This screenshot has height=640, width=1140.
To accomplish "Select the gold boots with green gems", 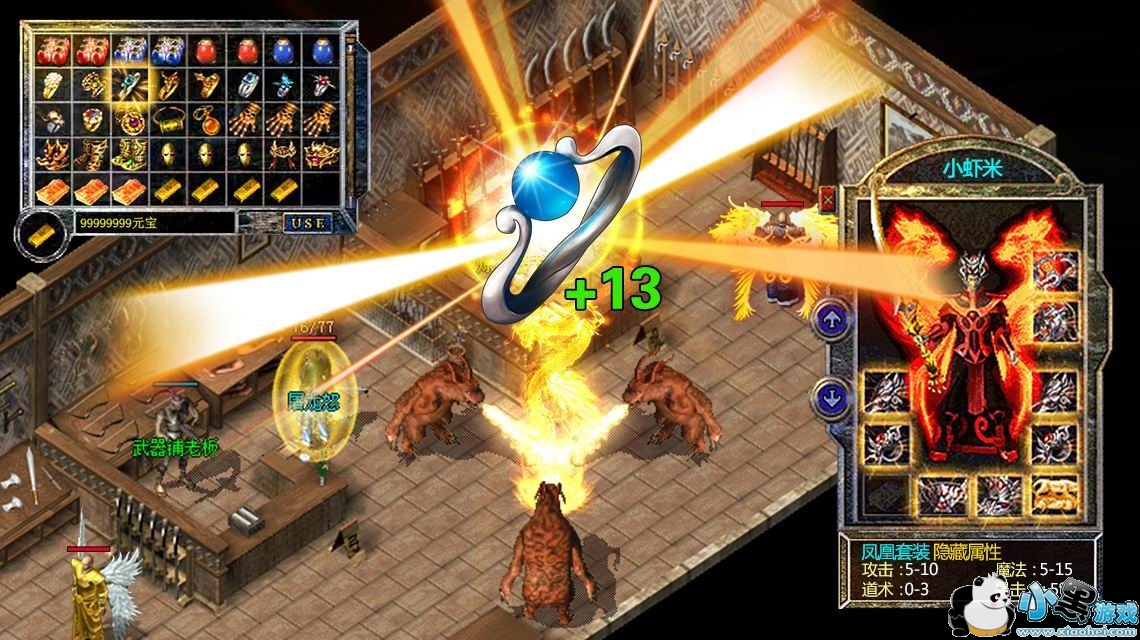I will (x=129, y=155).
